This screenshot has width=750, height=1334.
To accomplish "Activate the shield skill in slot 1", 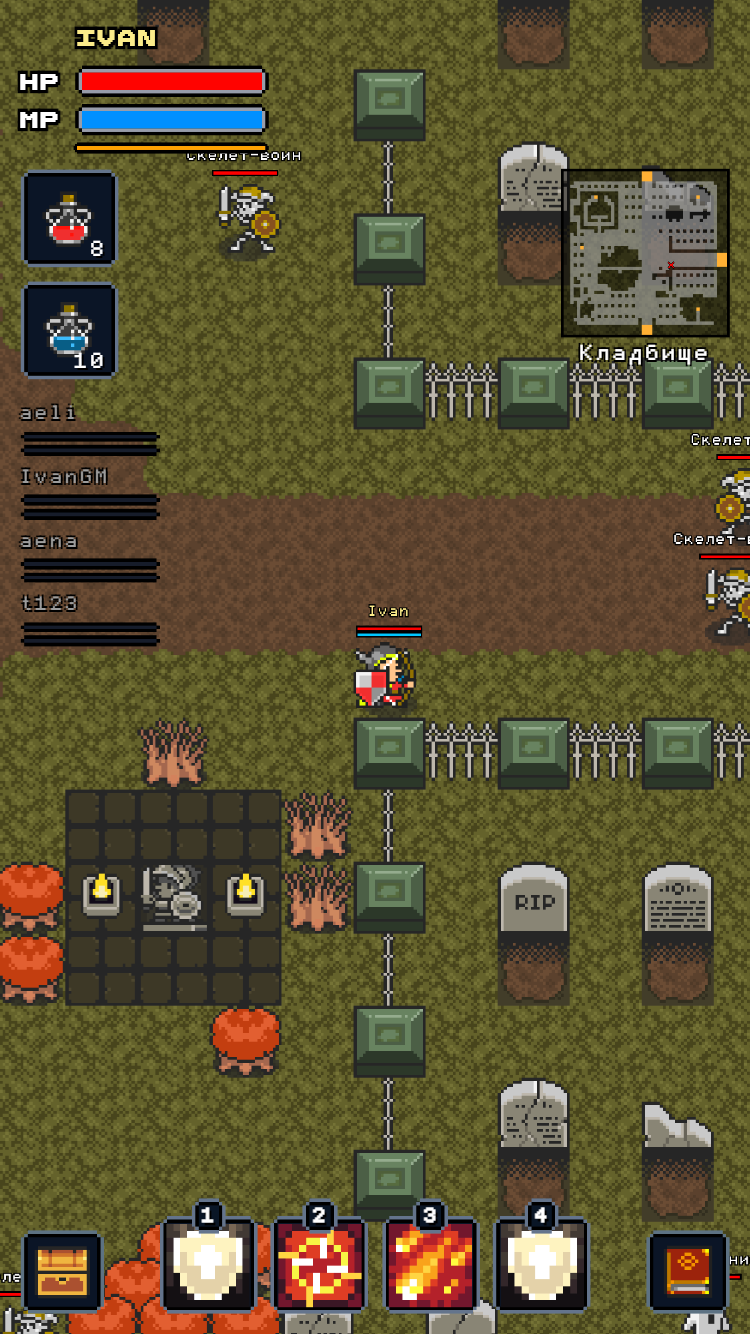I will pos(207,1265).
